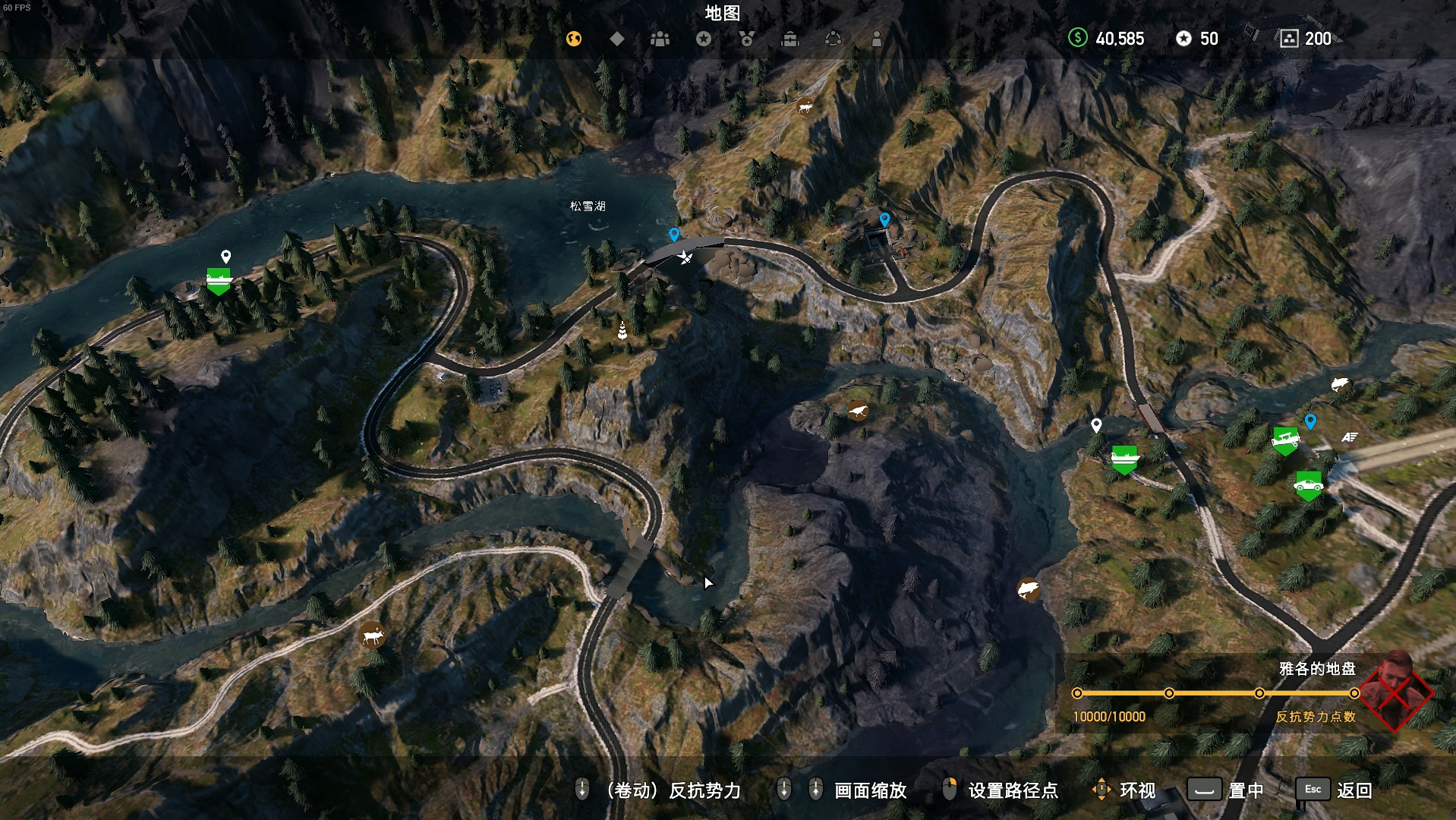This screenshot has width=1456, height=820.
Task: Switch to the star-circle tab
Action: tap(704, 39)
